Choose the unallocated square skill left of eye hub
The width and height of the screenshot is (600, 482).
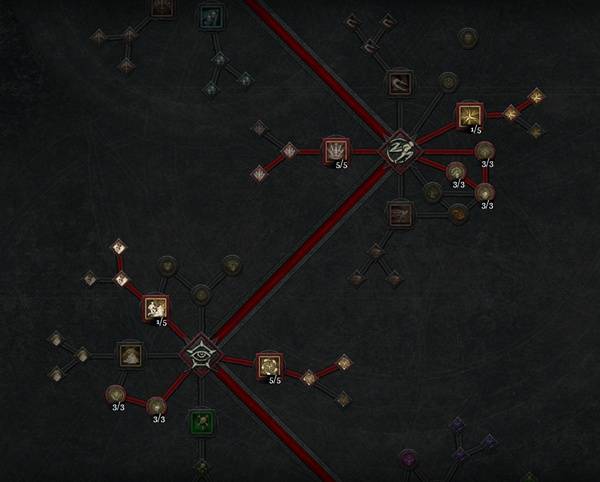coord(129,353)
